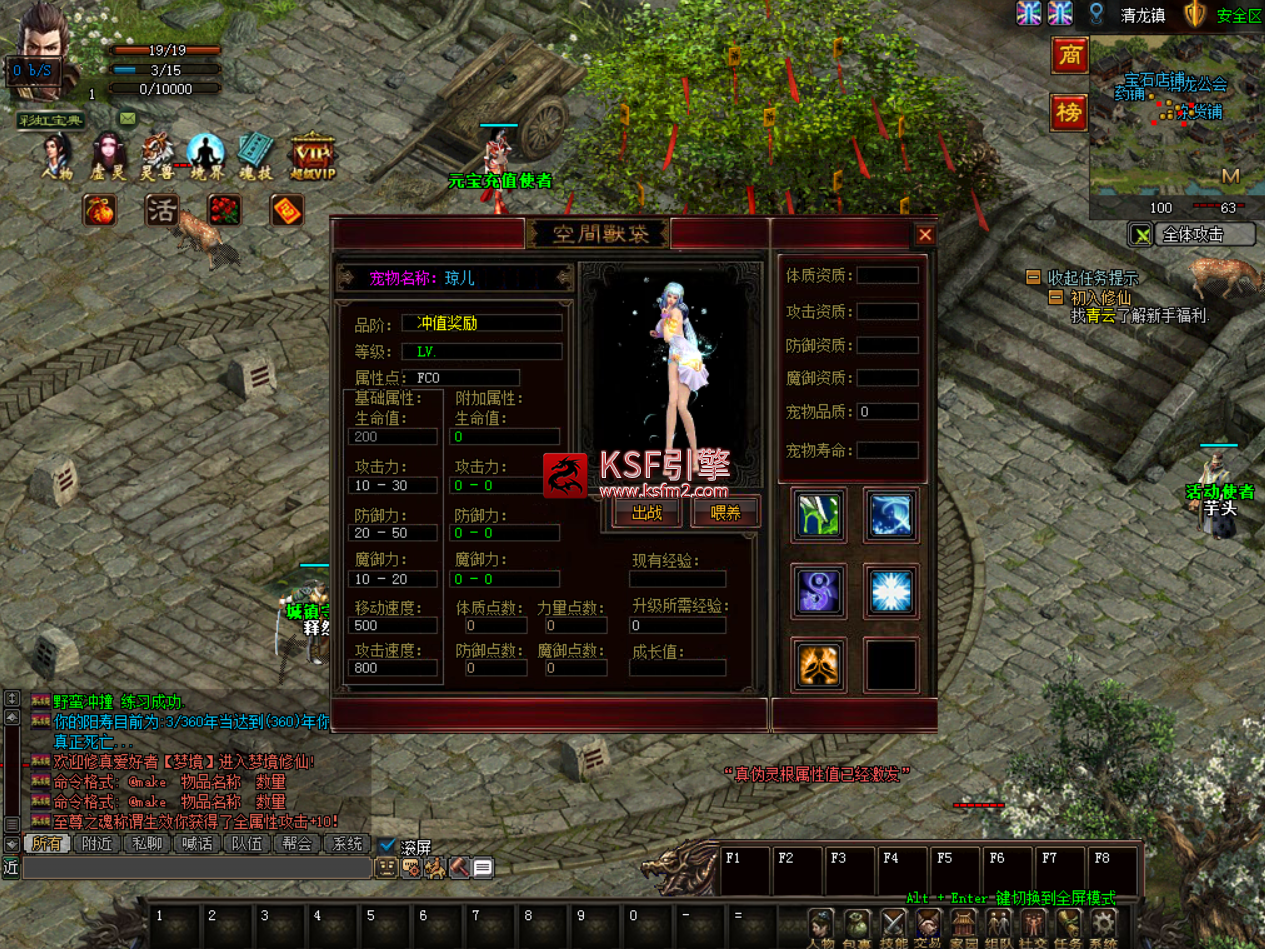Open the 彩虹宝典 button
This screenshot has height=949, width=1265.
point(51,121)
